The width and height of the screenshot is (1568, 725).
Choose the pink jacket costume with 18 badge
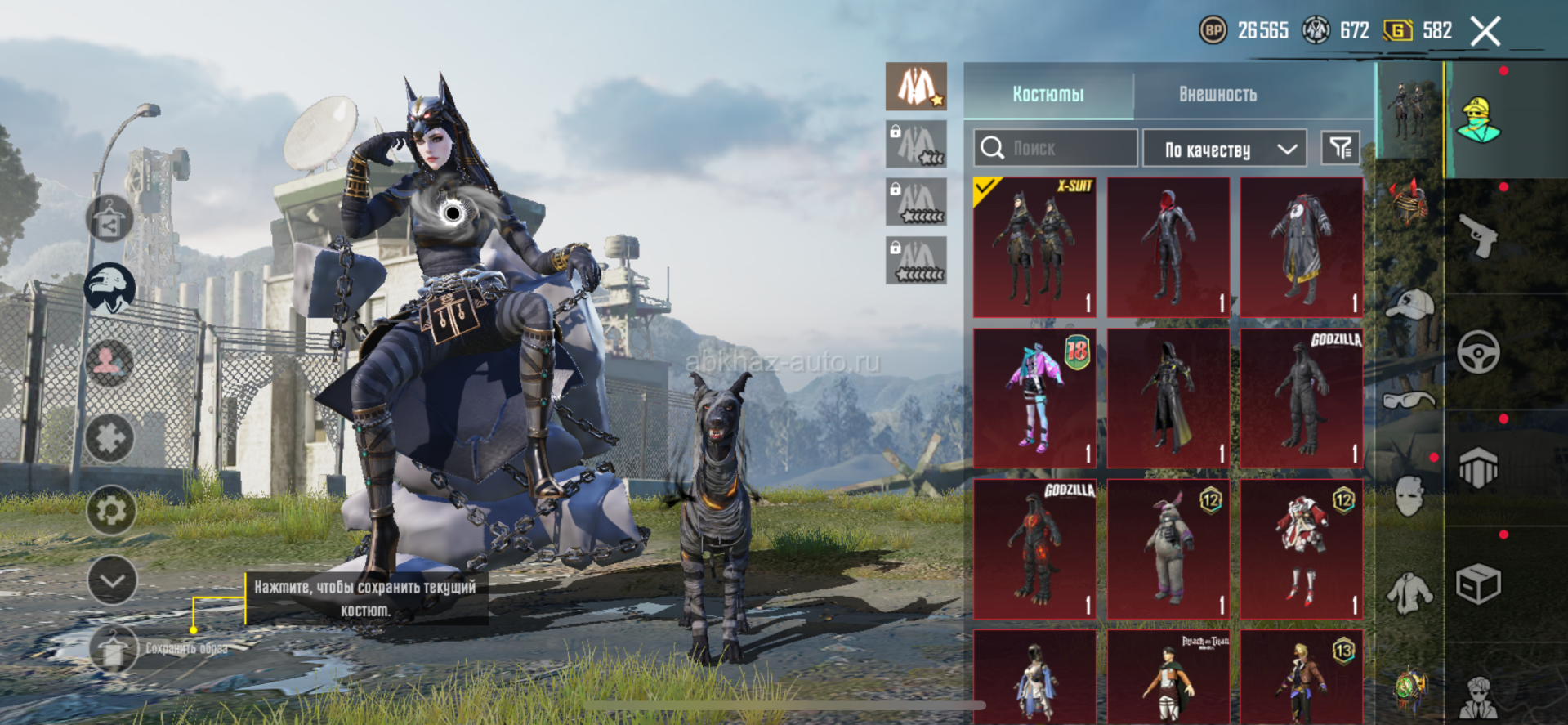1034,398
